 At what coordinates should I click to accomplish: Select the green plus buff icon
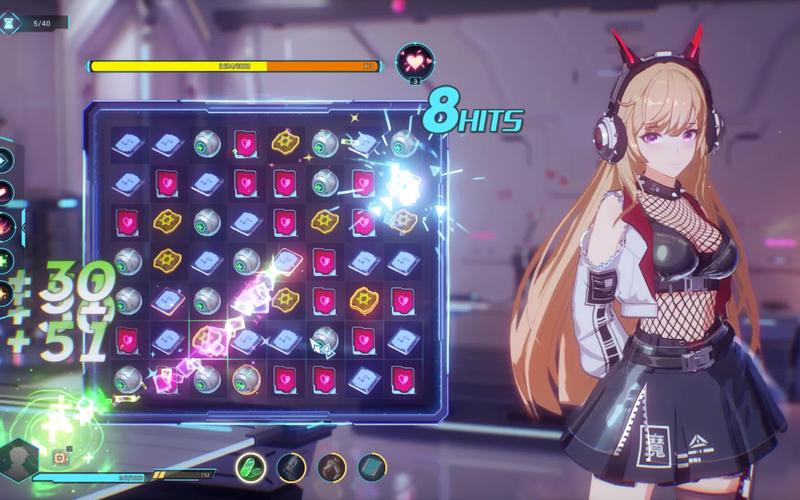(6, 260)
